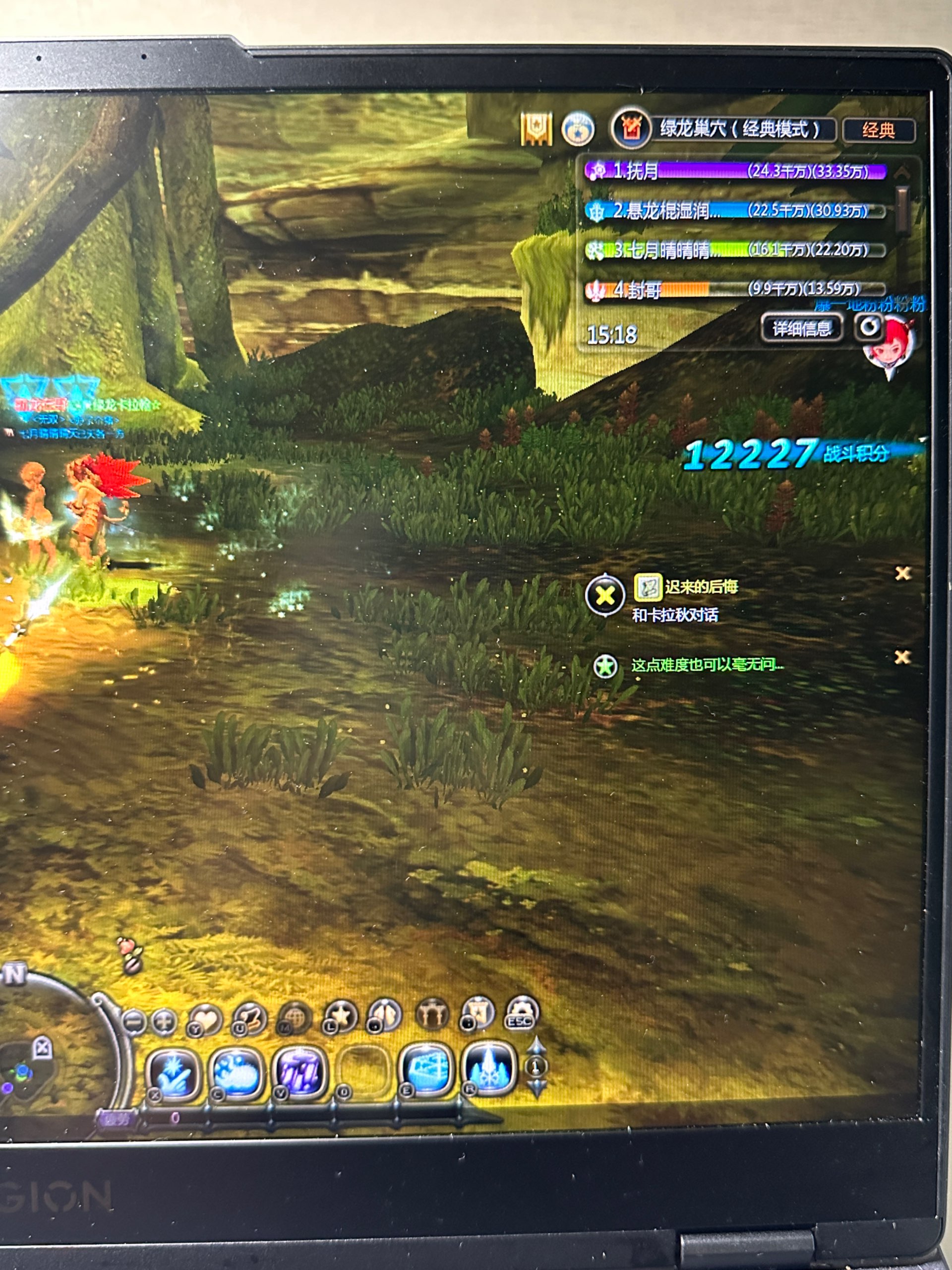Open the green 这点难度也可以毫无问 quest entry

[x=707, y=665]
